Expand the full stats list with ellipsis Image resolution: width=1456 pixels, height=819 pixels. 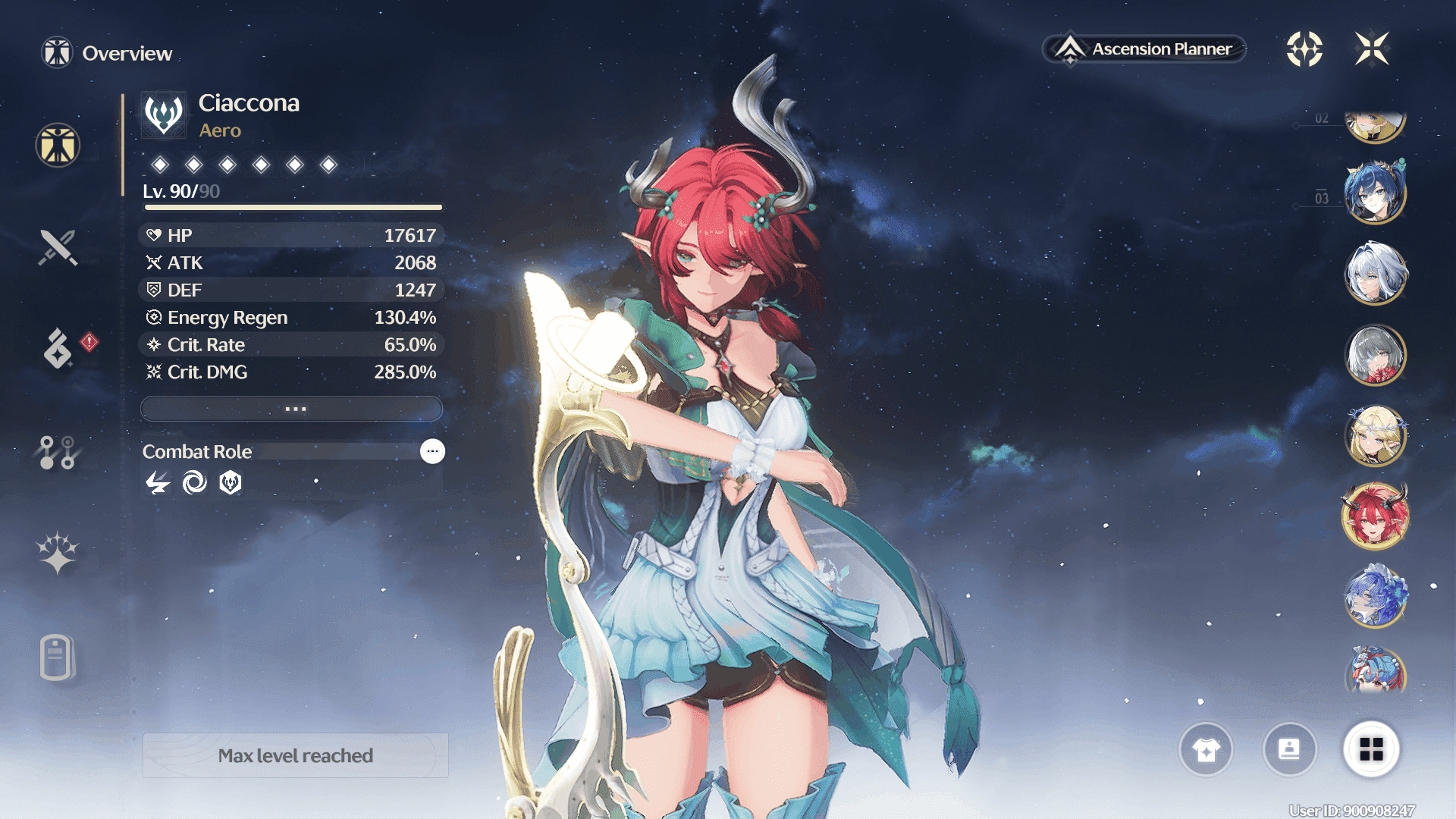click(x=292, y=409)
